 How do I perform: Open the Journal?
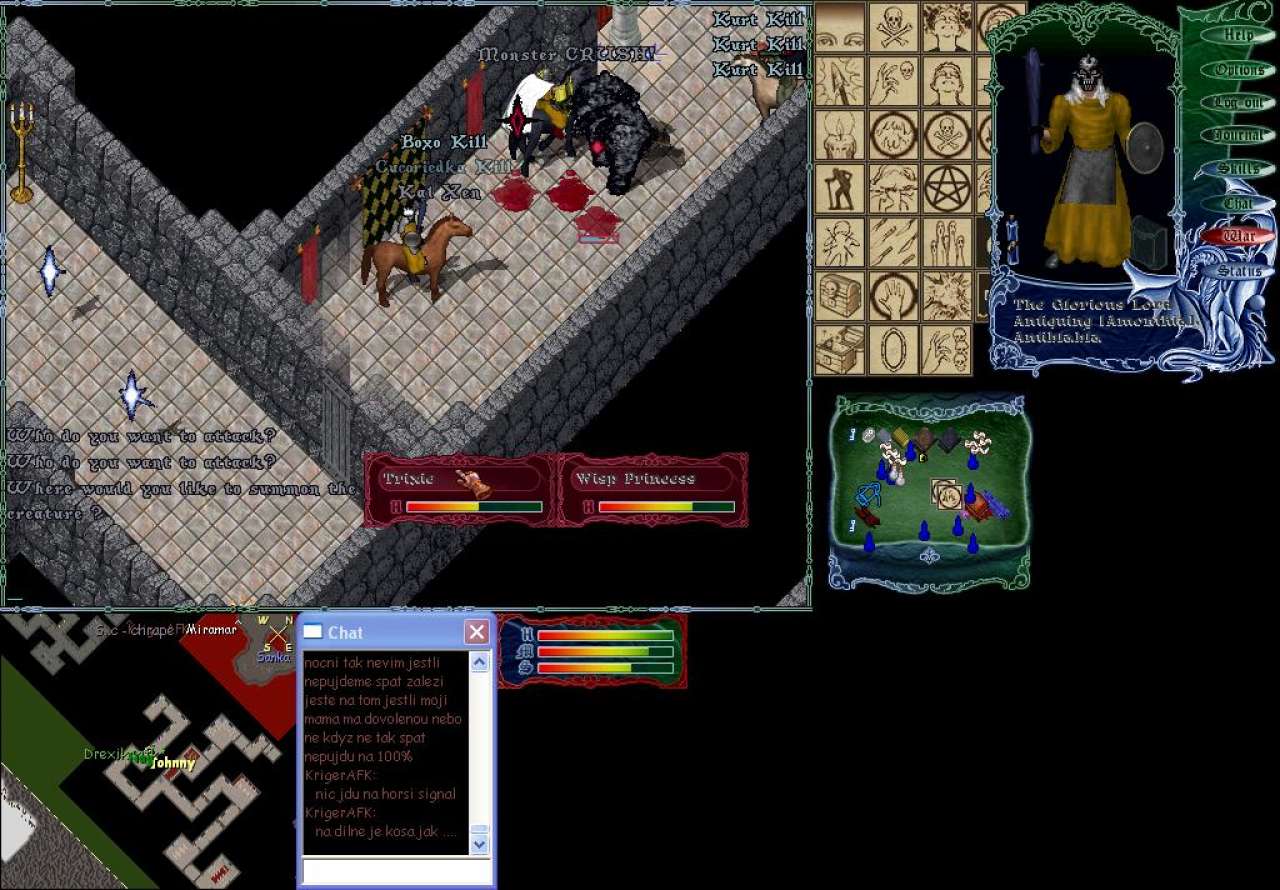click(1238, 136)
